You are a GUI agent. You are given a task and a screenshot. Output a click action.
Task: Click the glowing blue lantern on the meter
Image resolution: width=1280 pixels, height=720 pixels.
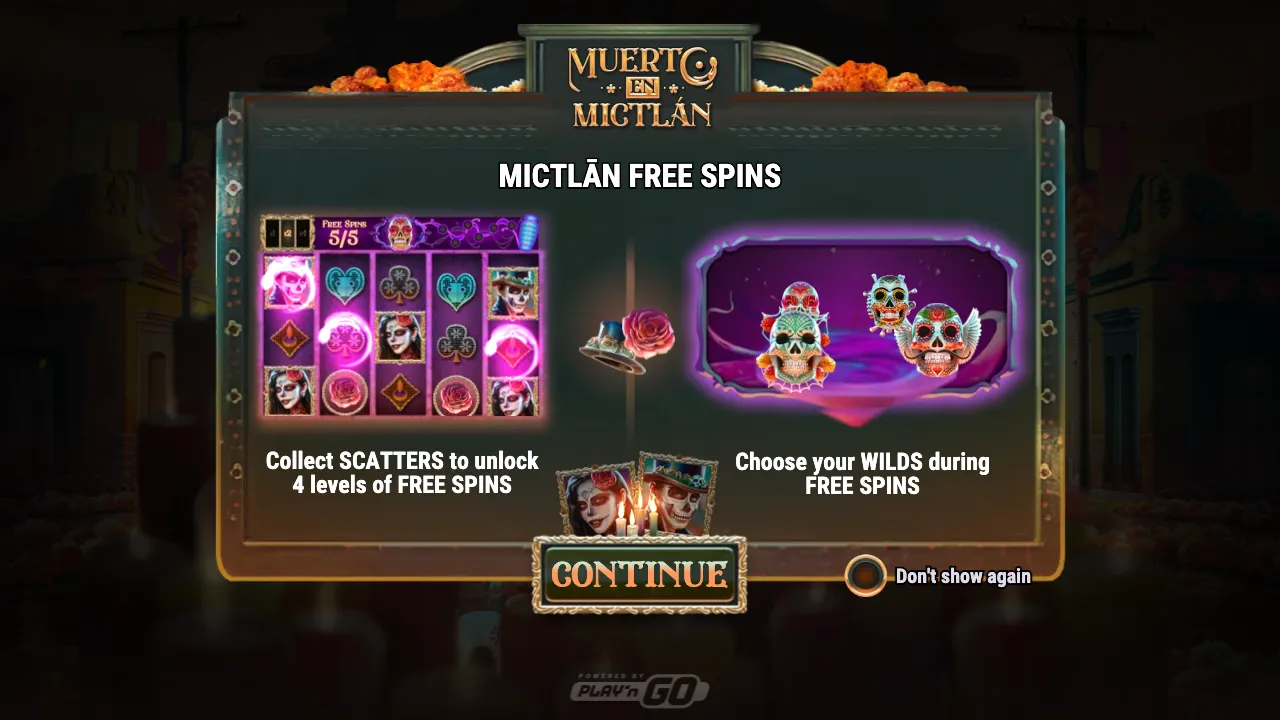tap(530, 232)
